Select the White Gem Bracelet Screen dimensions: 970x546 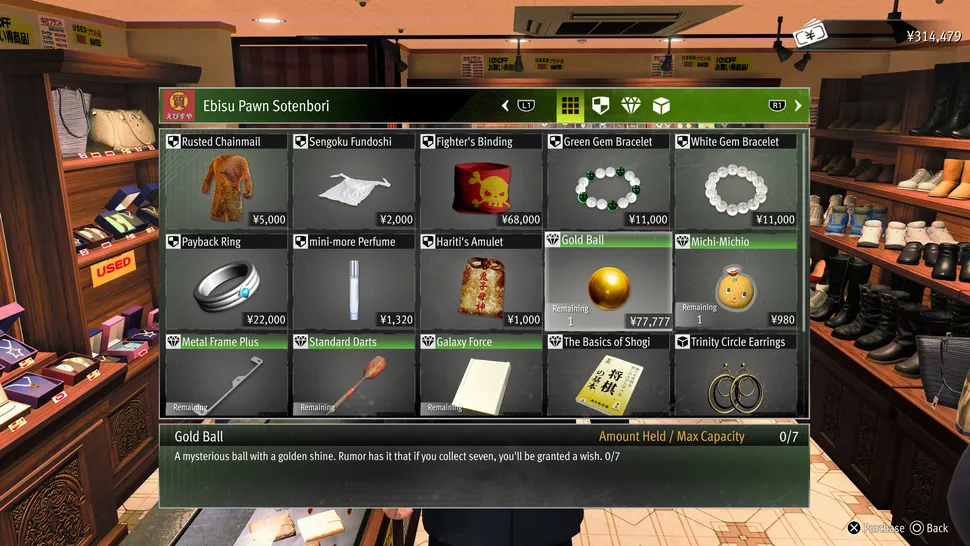736,181
